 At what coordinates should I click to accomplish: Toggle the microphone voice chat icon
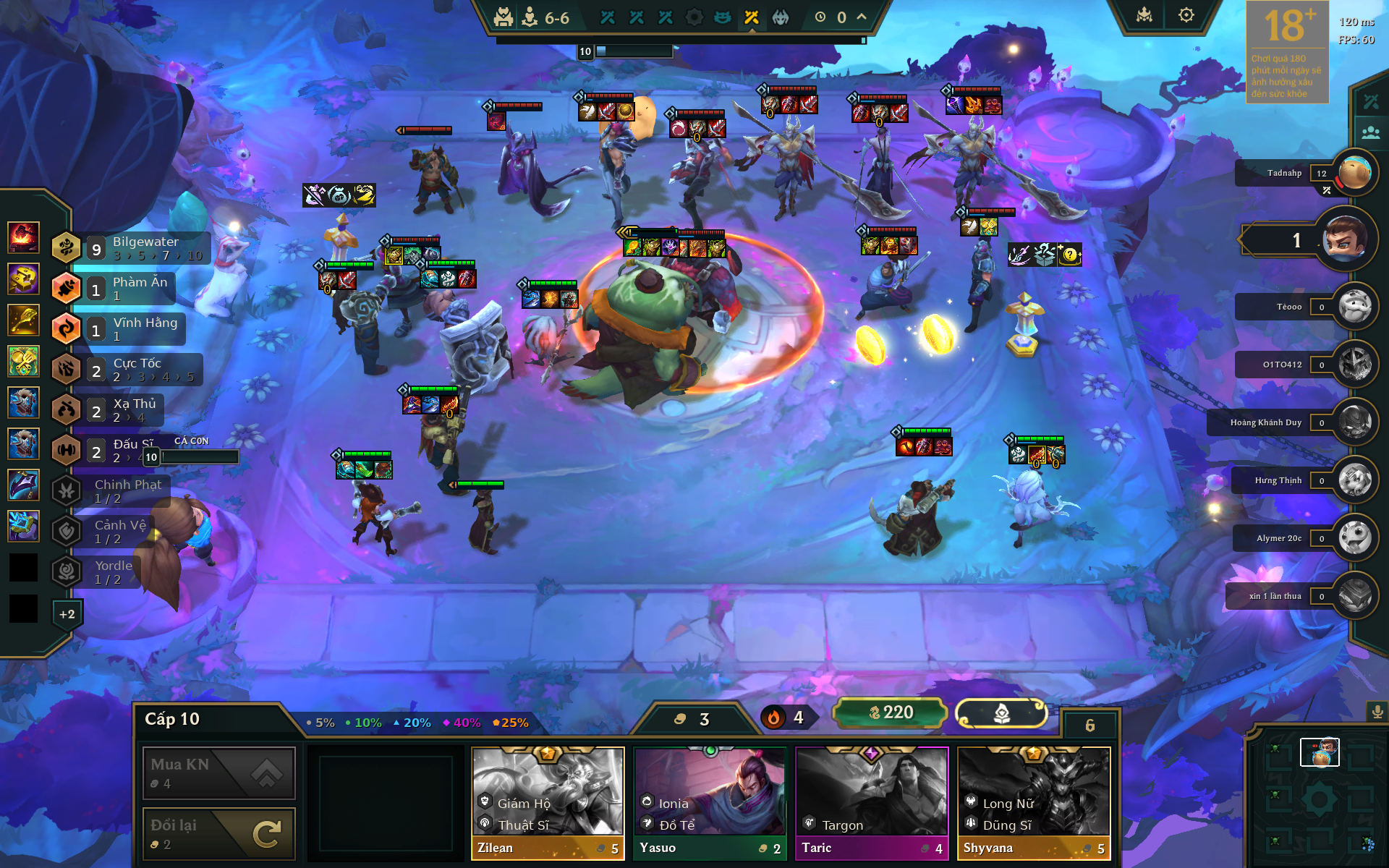click(x=1377, y=712)
